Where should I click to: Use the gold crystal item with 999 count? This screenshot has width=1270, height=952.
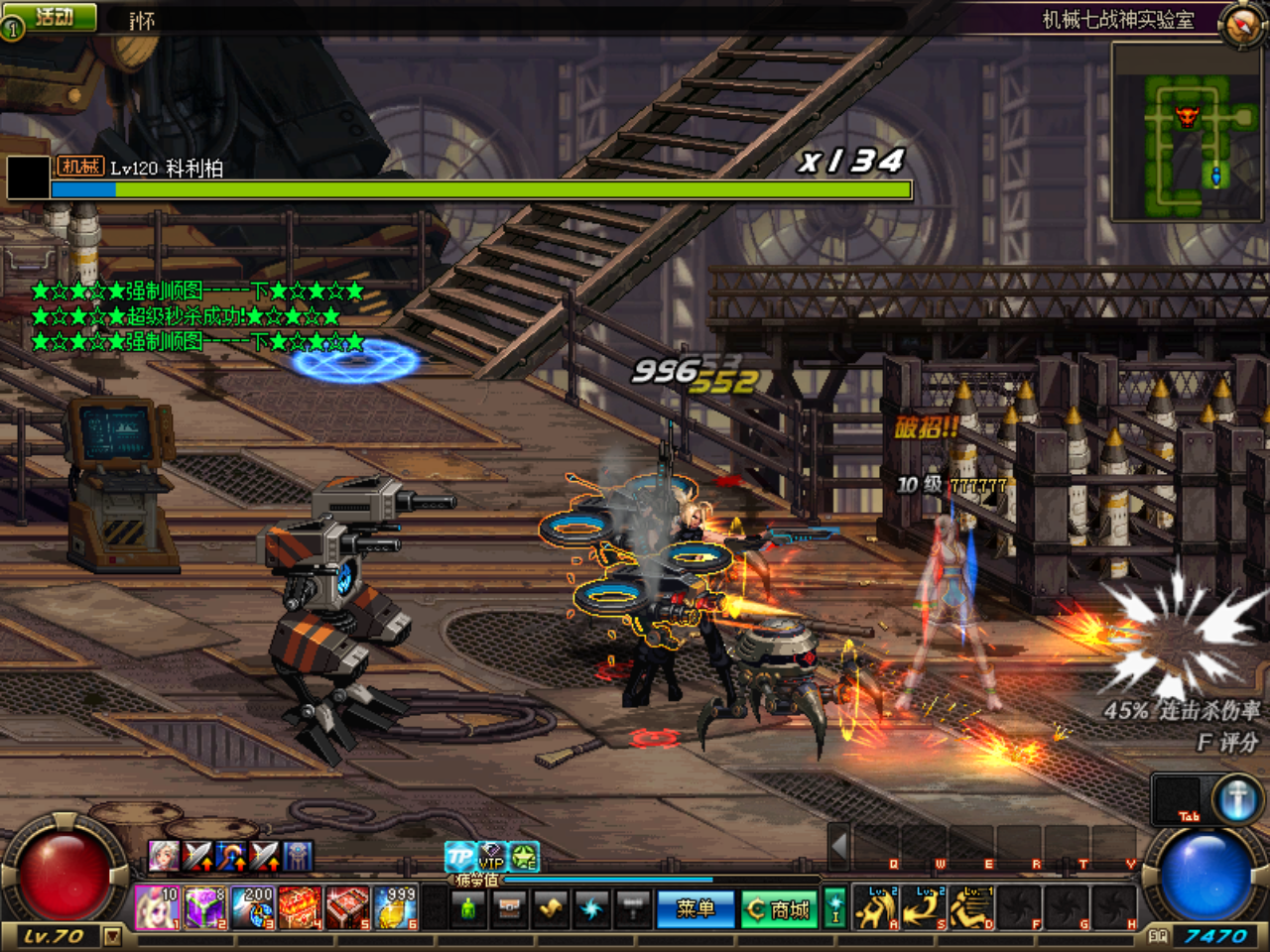(x=396, y=907)
